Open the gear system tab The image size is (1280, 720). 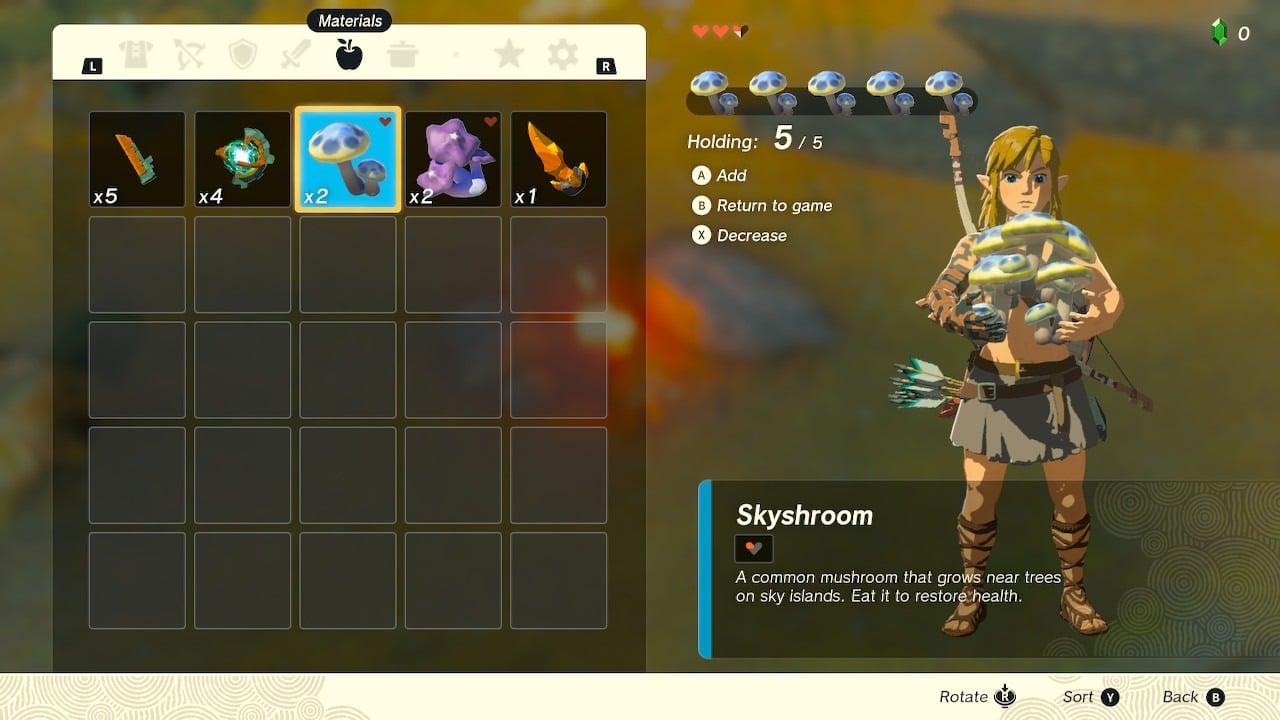tap(562, 55)
